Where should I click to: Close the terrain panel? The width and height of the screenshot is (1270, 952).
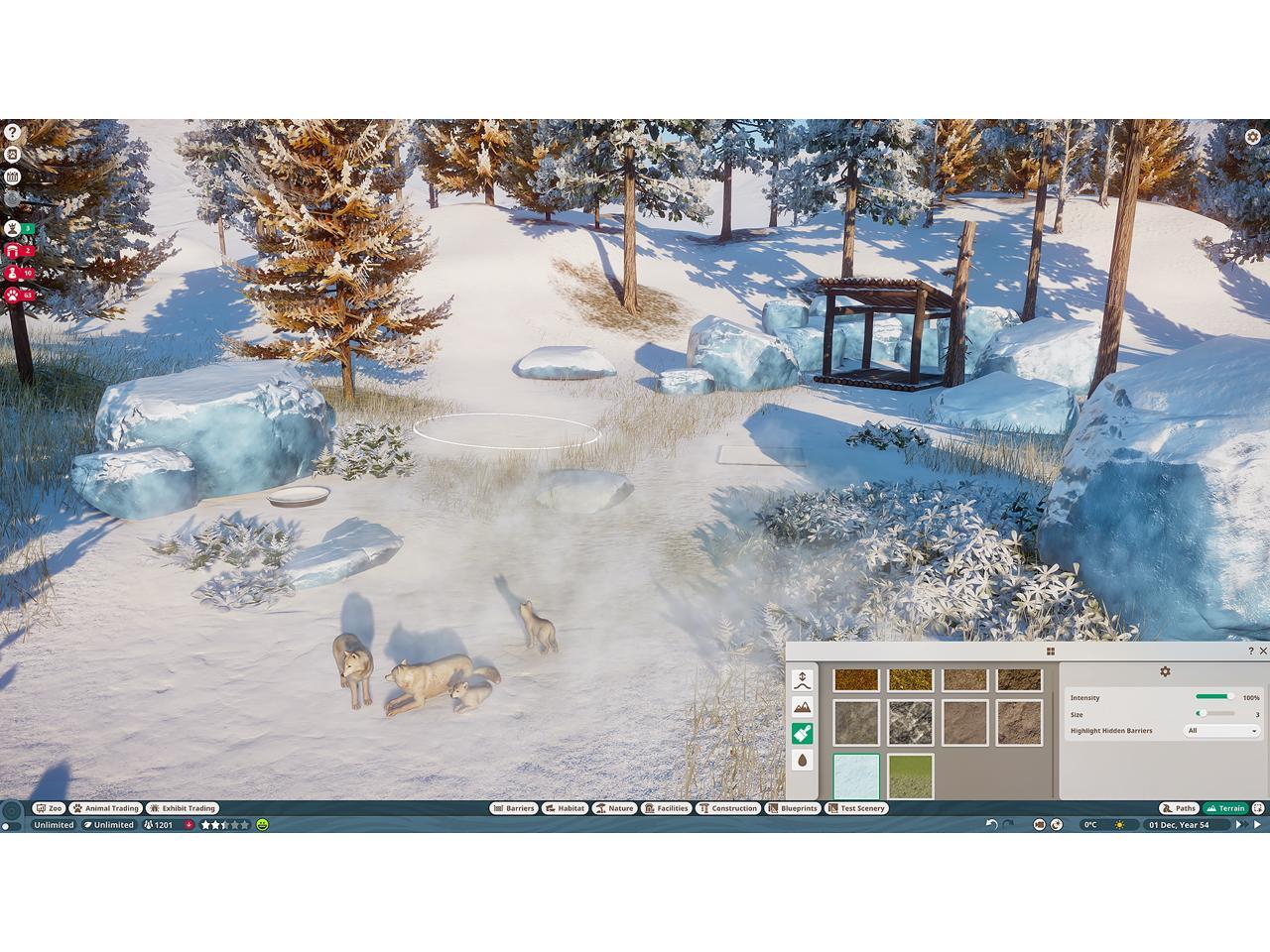1263,652
